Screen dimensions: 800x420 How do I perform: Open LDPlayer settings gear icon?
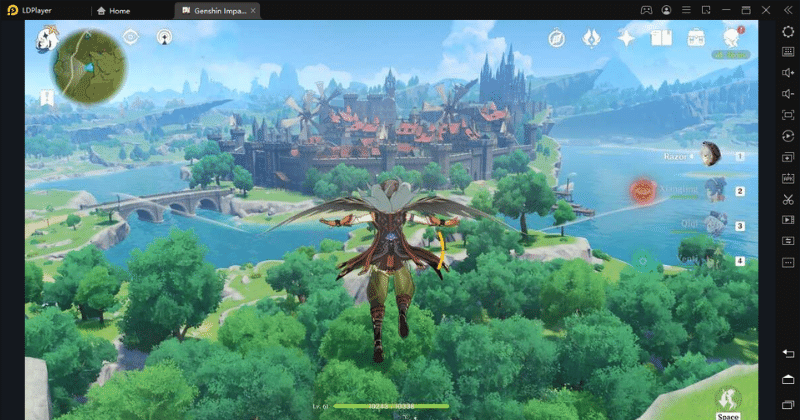coord(788,32)
